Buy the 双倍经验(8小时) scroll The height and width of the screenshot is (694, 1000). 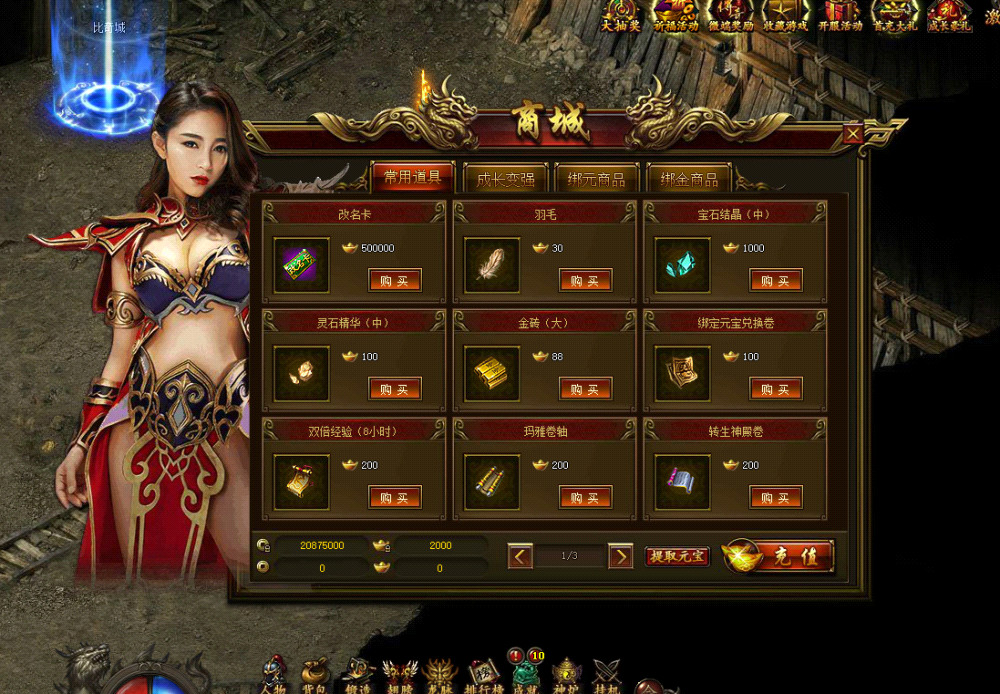(x=395, y=497)
